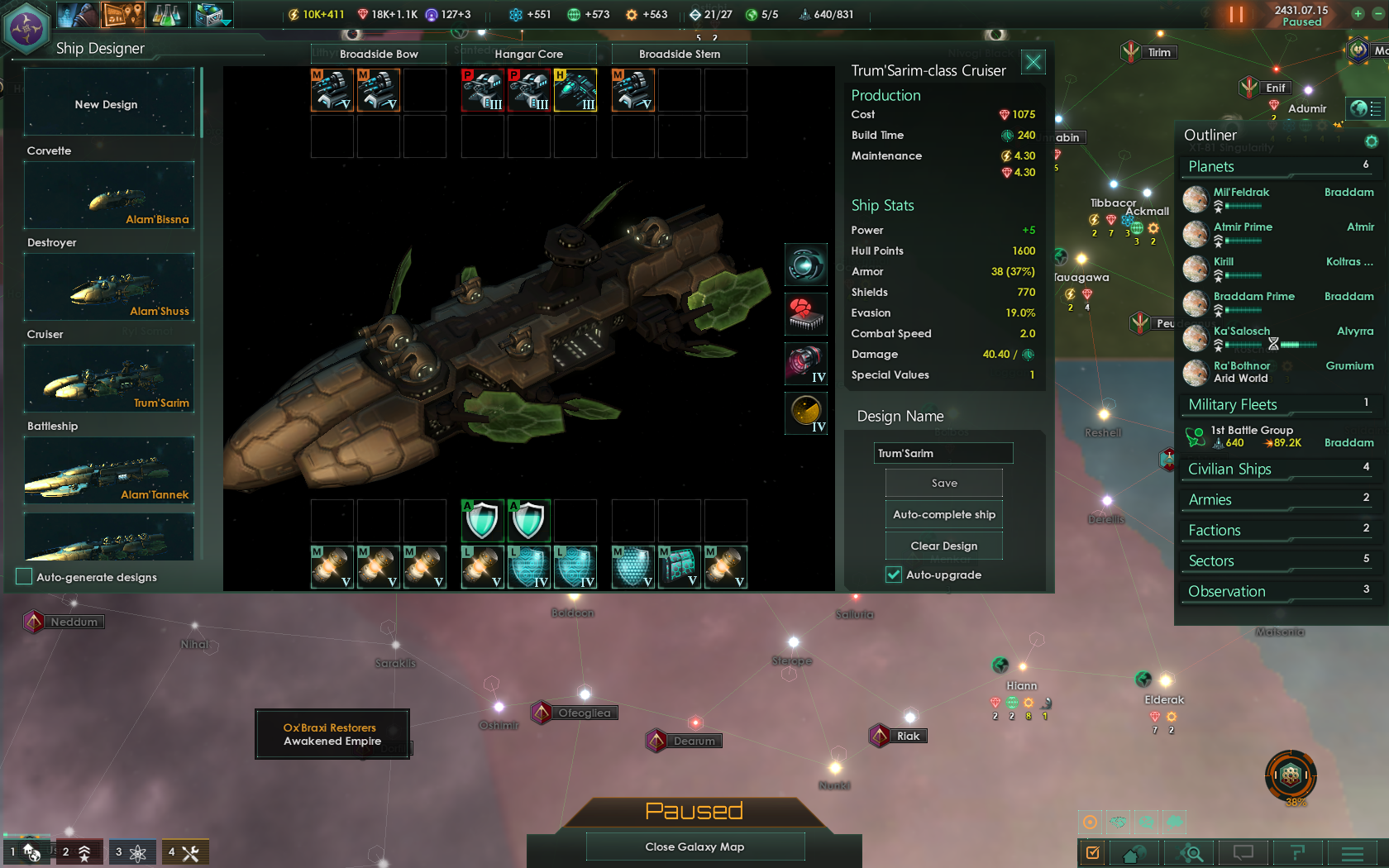The image size is (1389, 868).
Task: Select the Alam'Shuss destroyer design
Action: pyautogui.click(x=109, y=288)
